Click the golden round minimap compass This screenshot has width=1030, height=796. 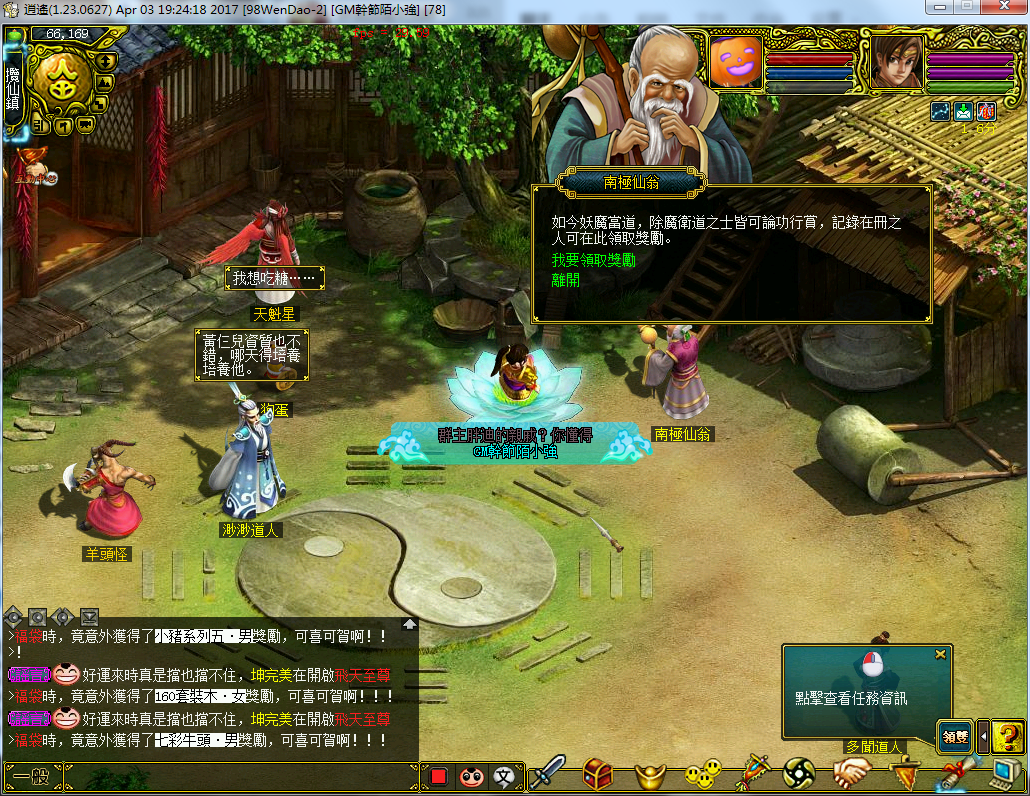64,83
